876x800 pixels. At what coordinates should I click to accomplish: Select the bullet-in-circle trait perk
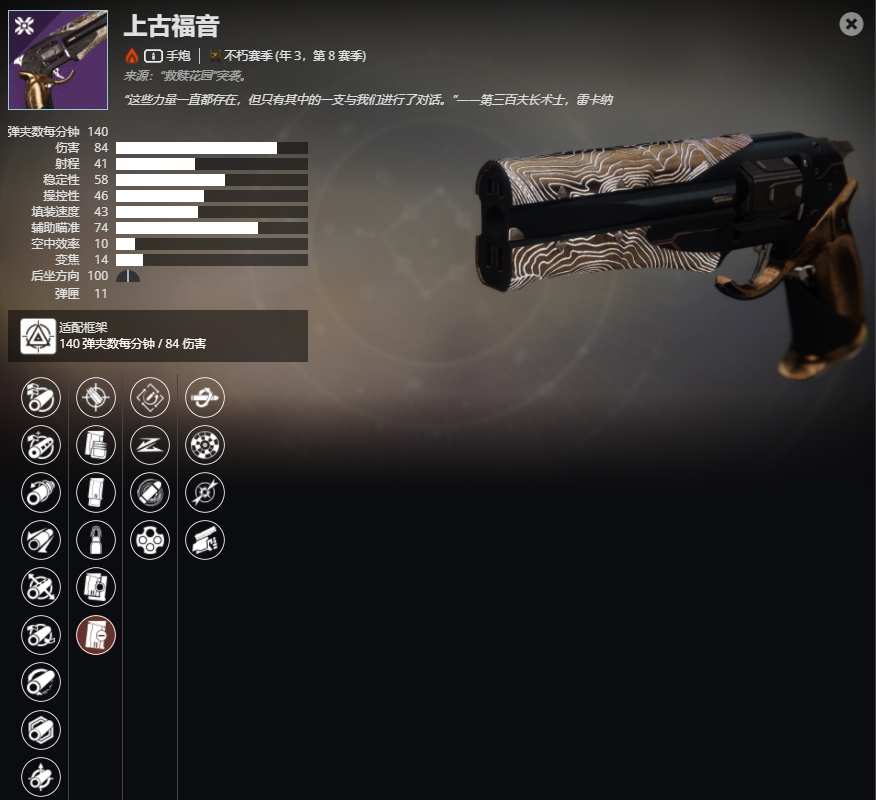click(x=150, y=492)
